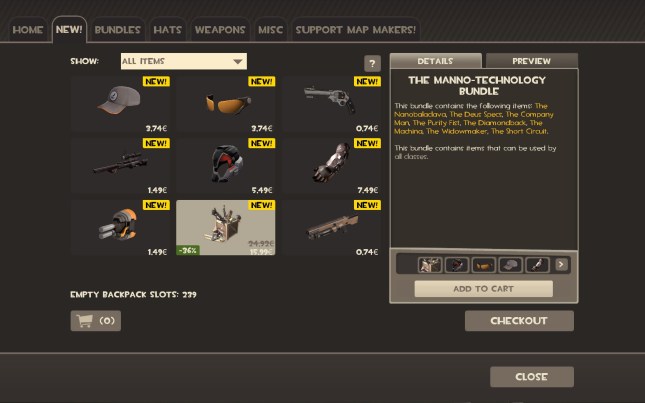Select the robotic fist item
645x403 pixels.
click(332, 166)
